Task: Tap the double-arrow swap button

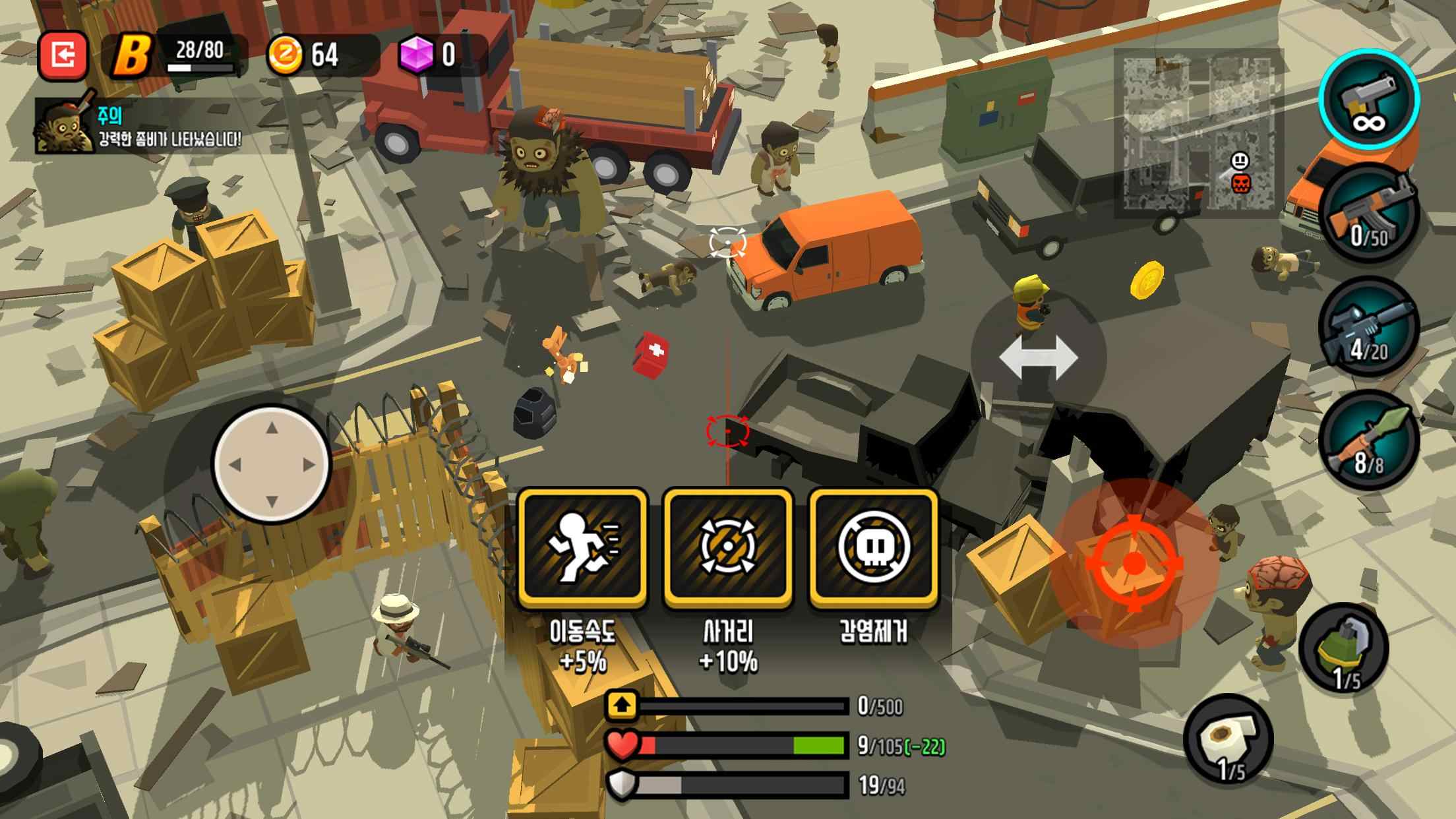Action: [x=1037, y=358]
